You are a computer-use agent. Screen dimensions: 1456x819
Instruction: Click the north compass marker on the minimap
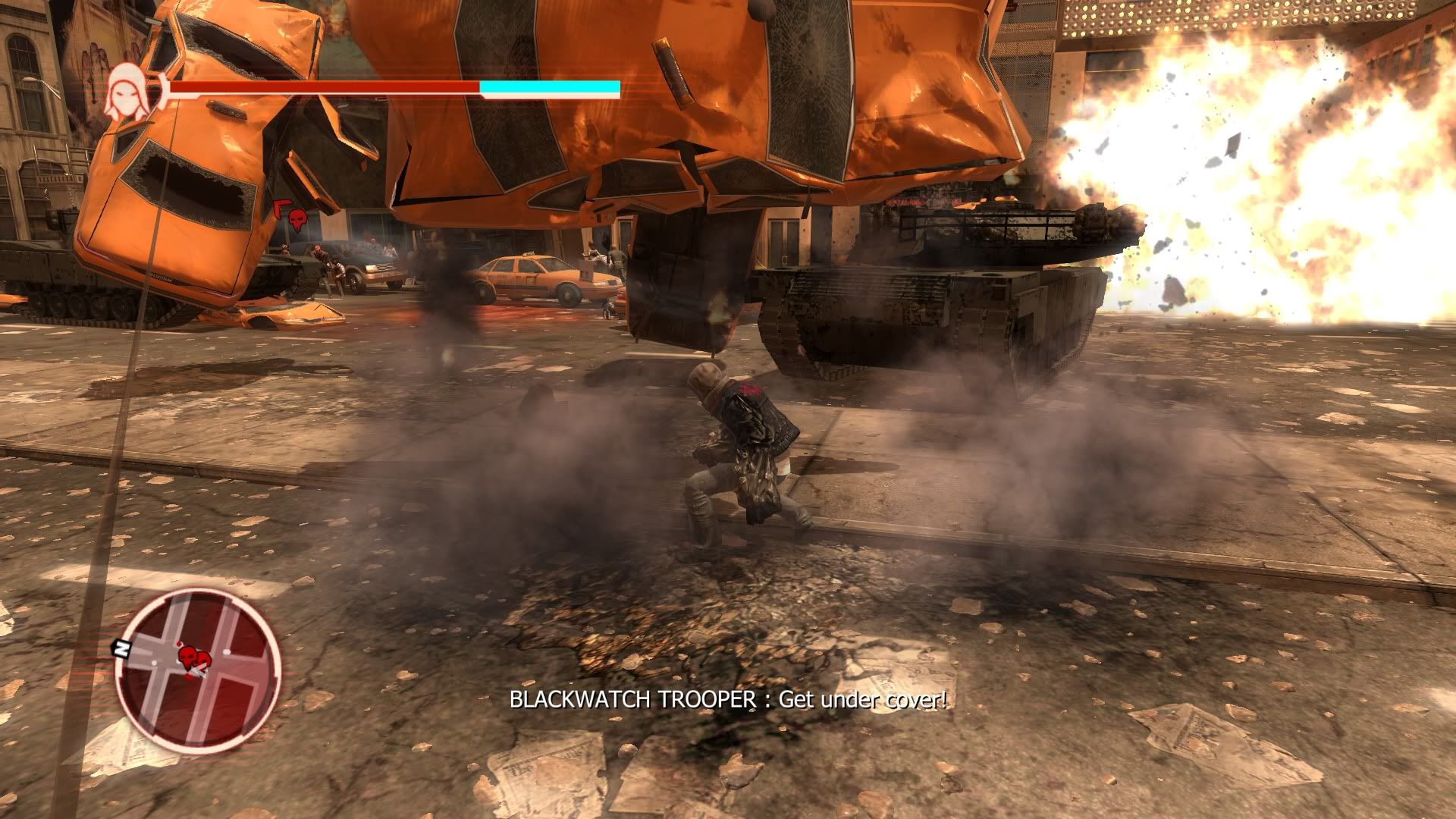[120, 648]
